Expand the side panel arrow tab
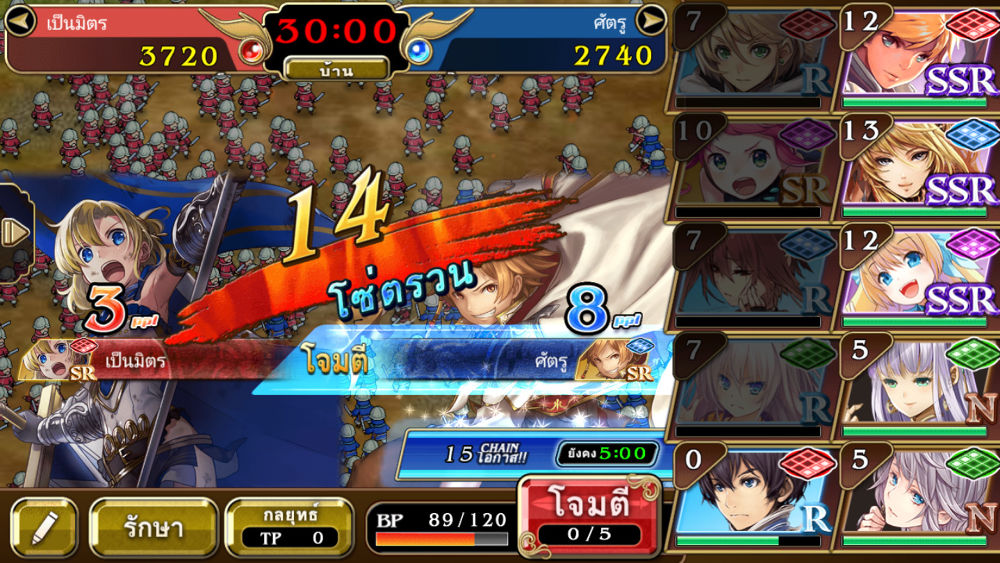 14,232
